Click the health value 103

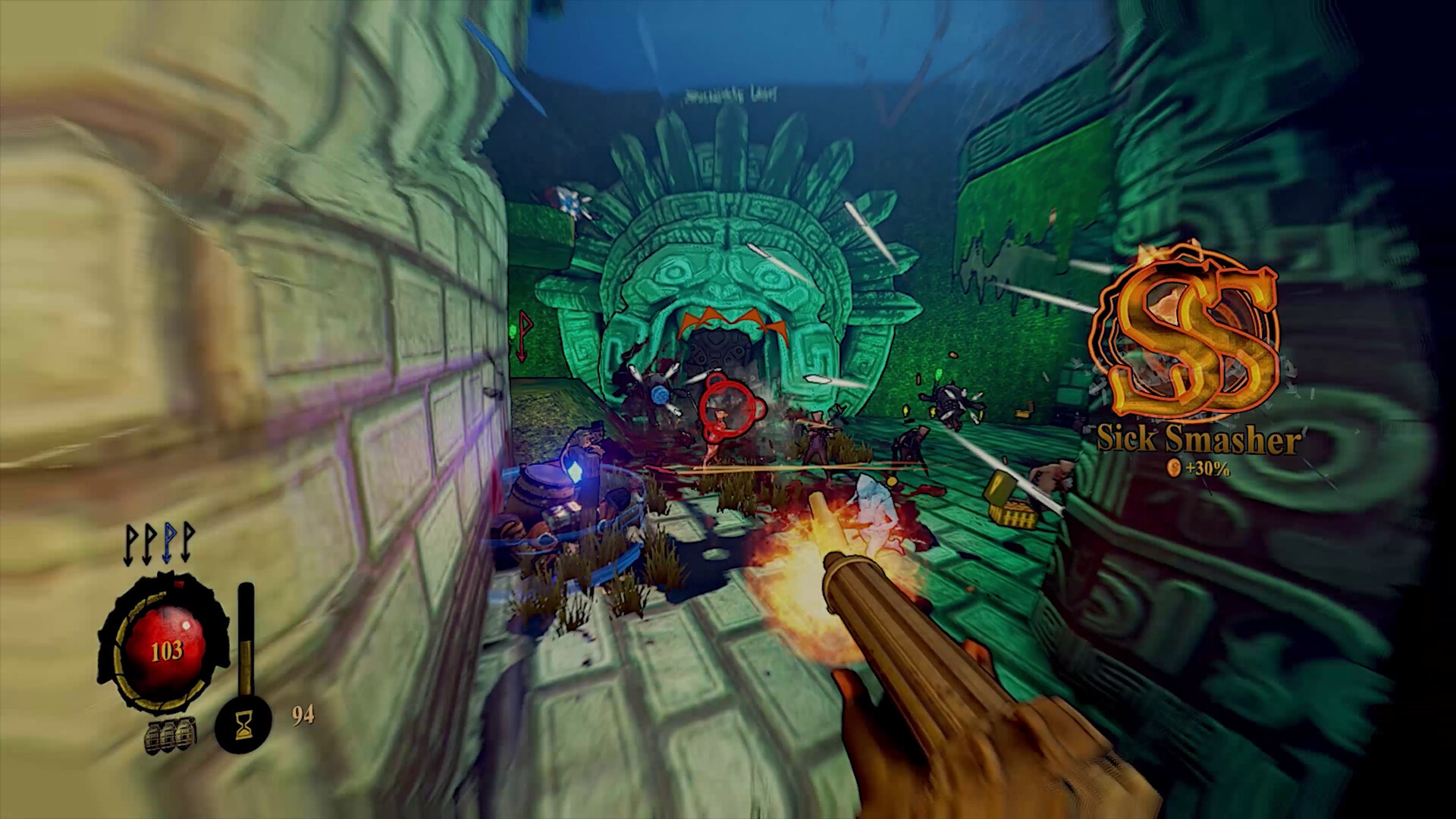coord(168,649)
